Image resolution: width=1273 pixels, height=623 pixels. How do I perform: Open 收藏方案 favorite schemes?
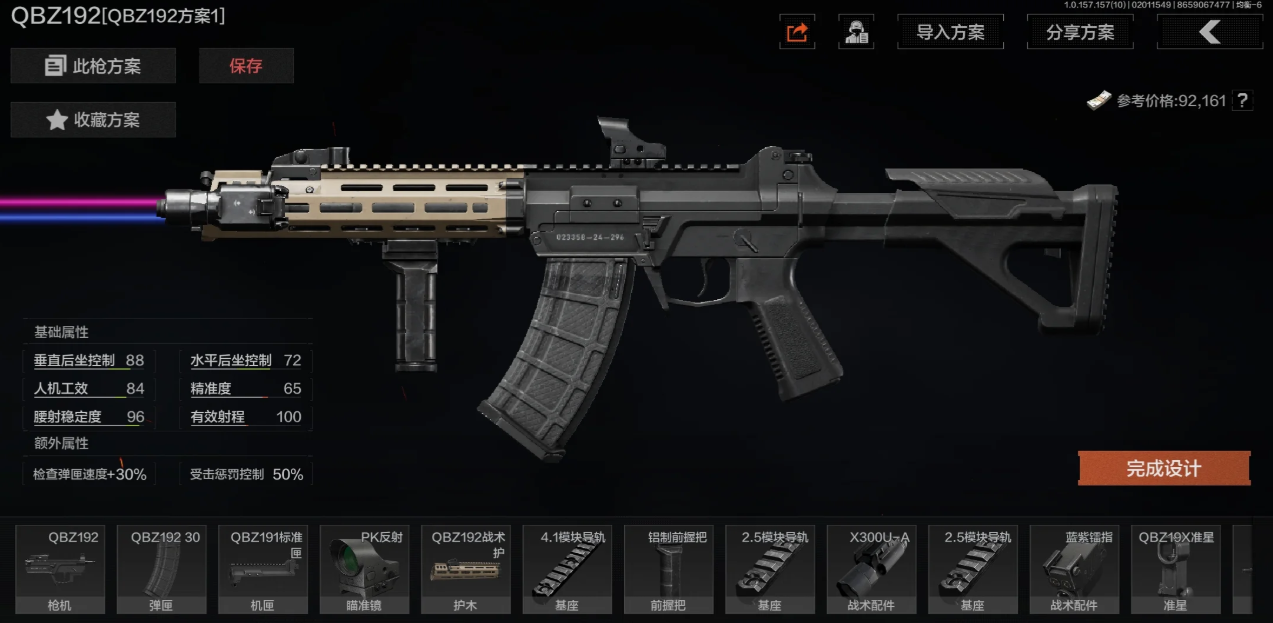point(93,120)
